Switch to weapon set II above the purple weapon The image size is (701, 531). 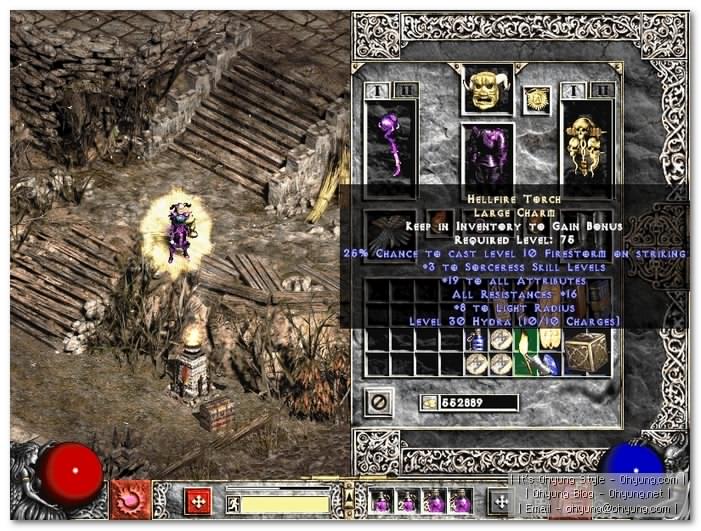point(405,91)
